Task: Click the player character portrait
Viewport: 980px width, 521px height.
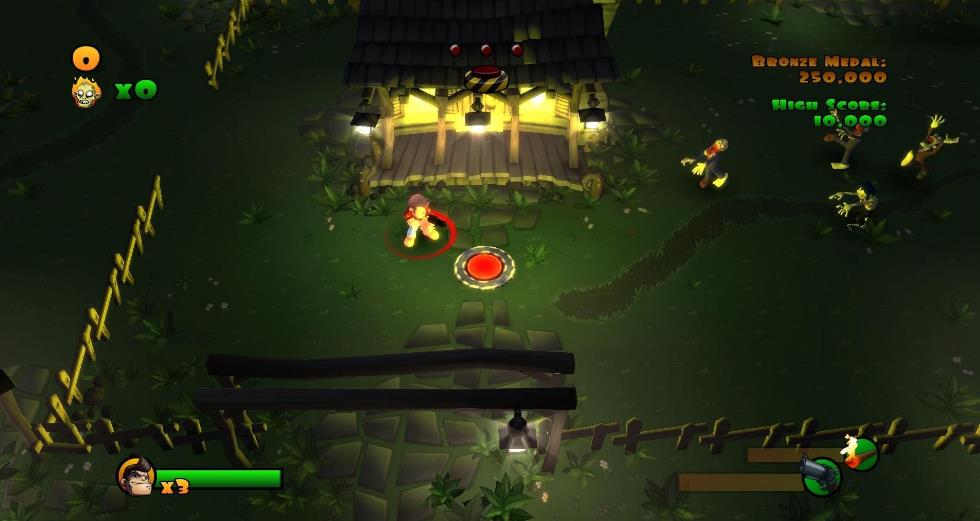Action: [x=134, y=475]
